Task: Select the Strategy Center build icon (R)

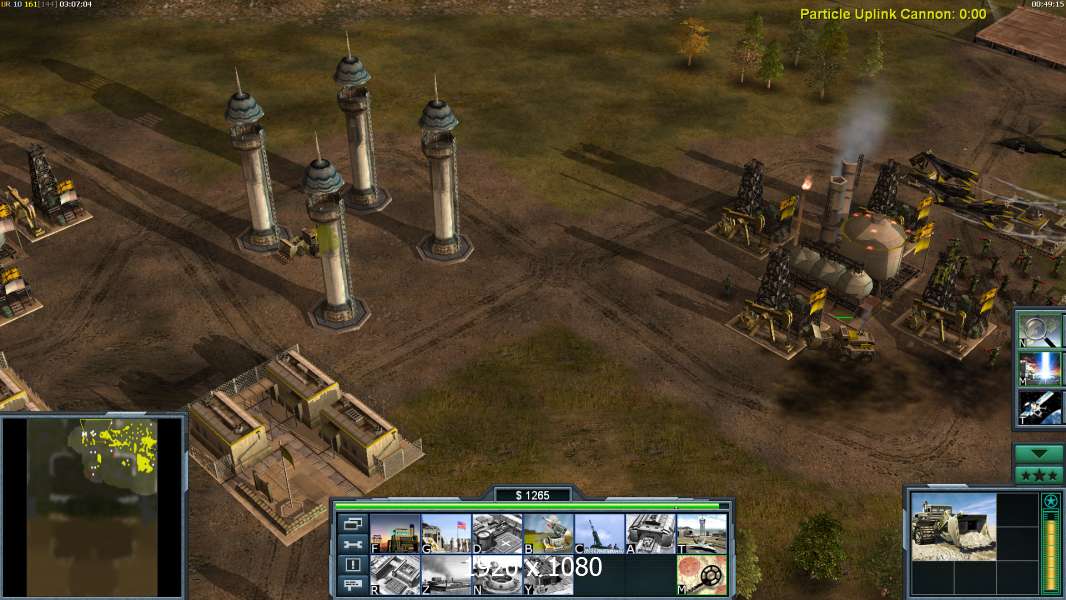Action: [x=395, y=575]
